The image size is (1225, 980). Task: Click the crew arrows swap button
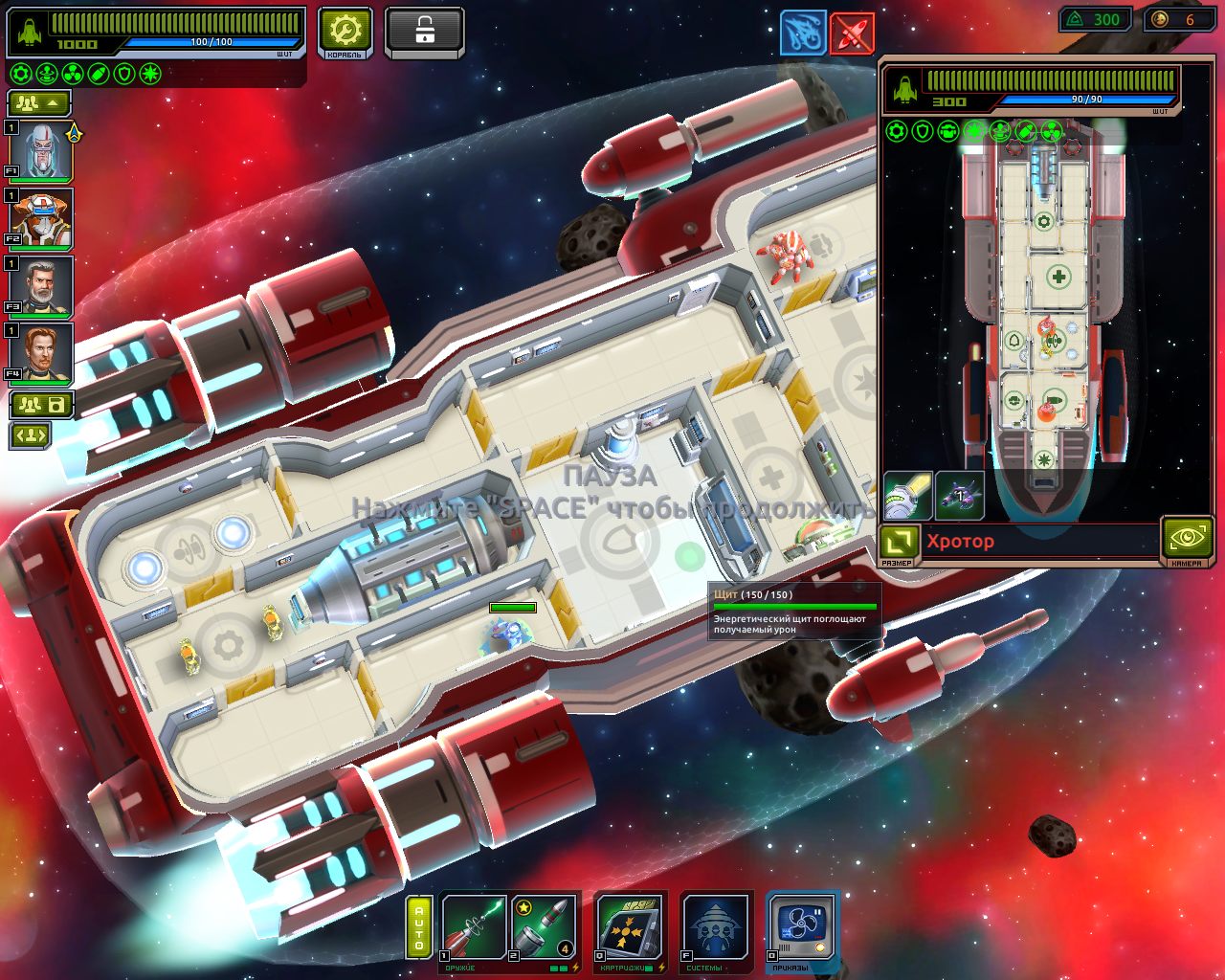[x=30, y=436]
